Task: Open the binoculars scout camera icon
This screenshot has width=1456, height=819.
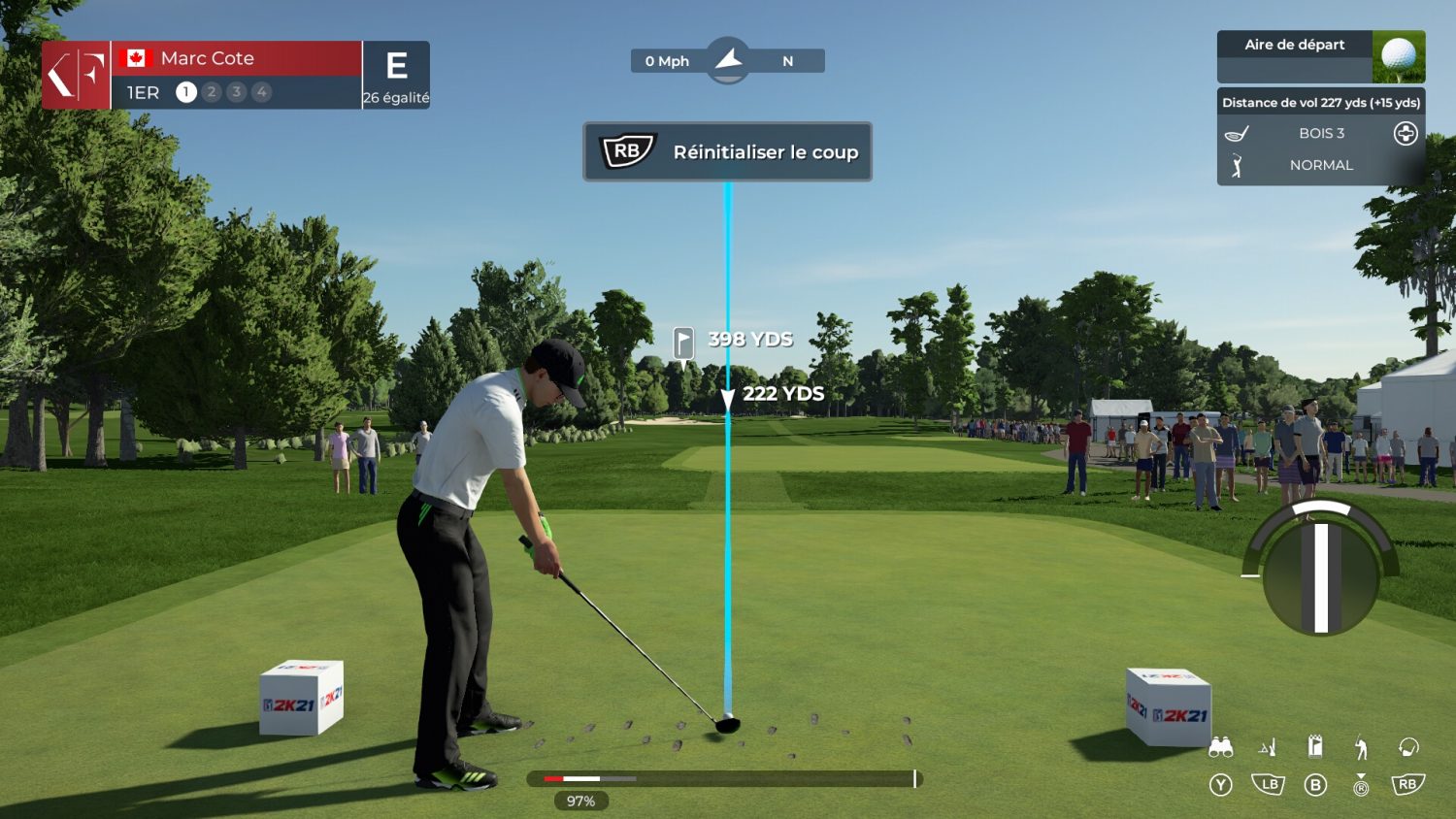Action: pos(1220,747)
